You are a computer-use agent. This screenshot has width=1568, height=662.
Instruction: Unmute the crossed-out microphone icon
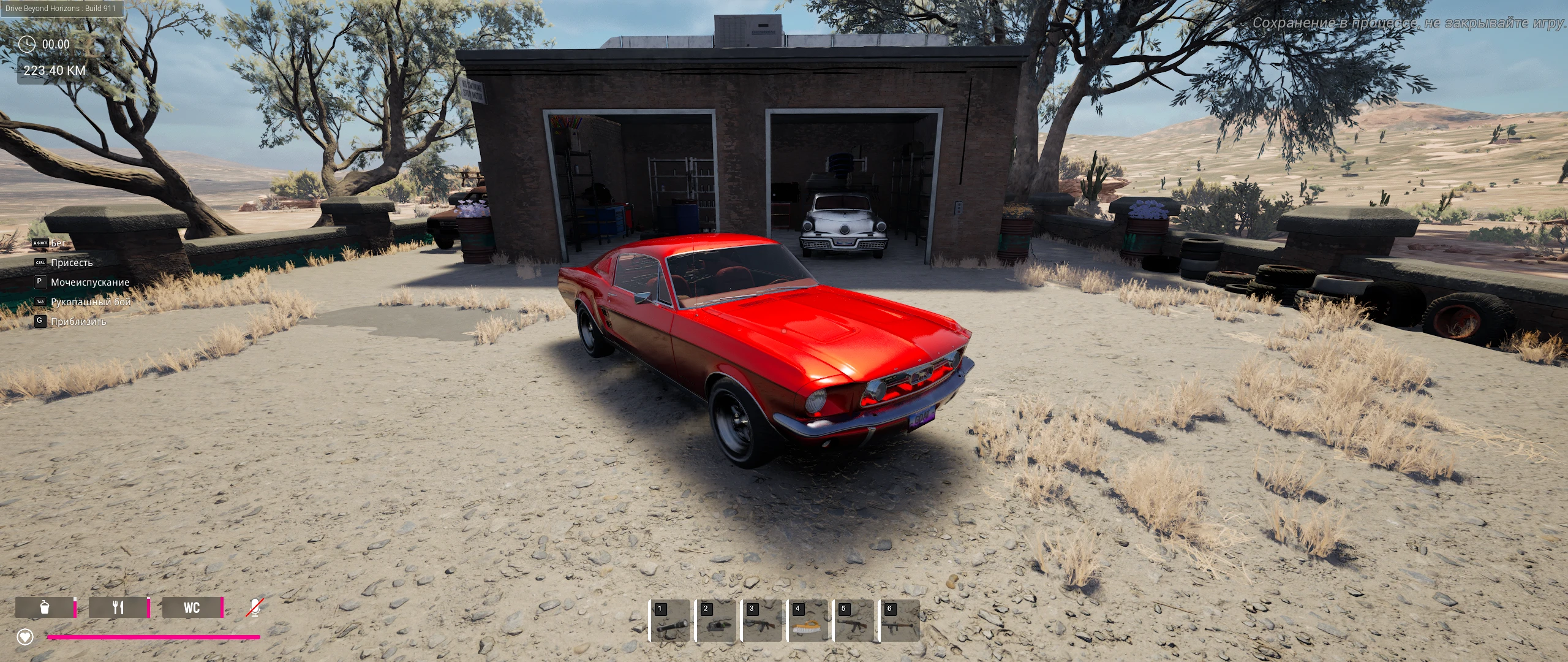(x=254, y=608)
